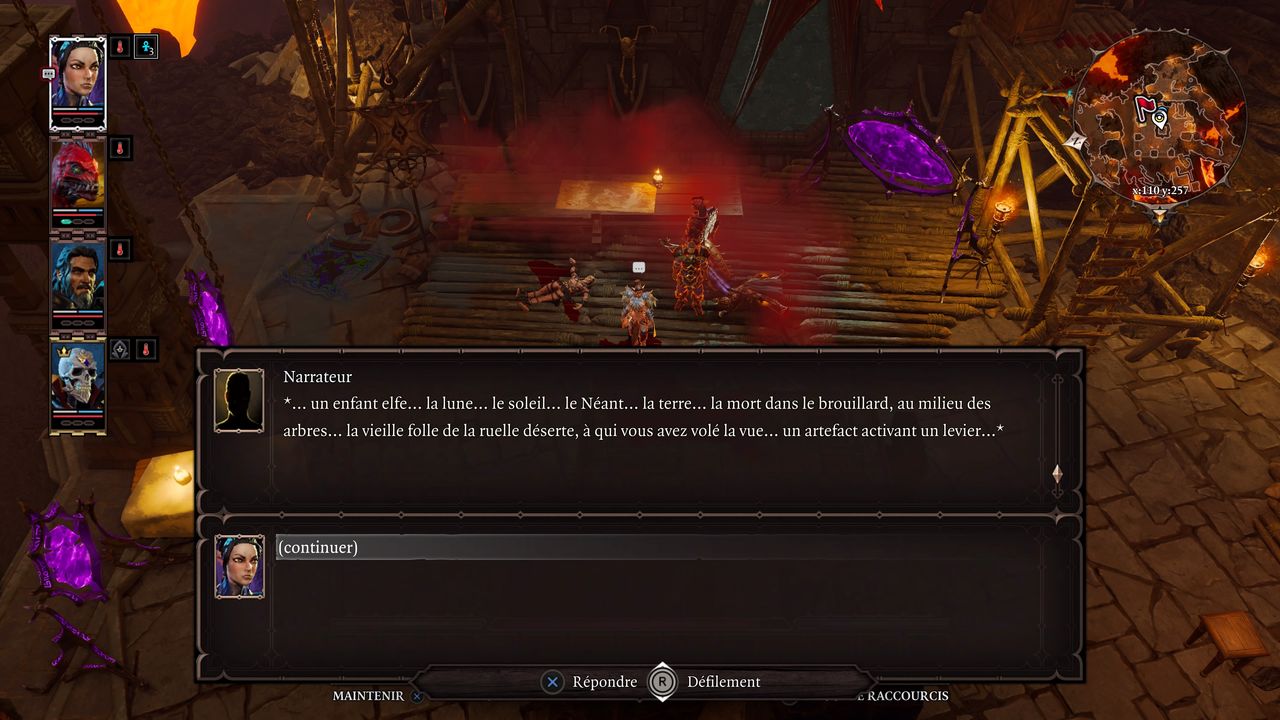Click the blue status icon beside first portrait
The width and height of the screenshot is (1280, 720).
146,46
